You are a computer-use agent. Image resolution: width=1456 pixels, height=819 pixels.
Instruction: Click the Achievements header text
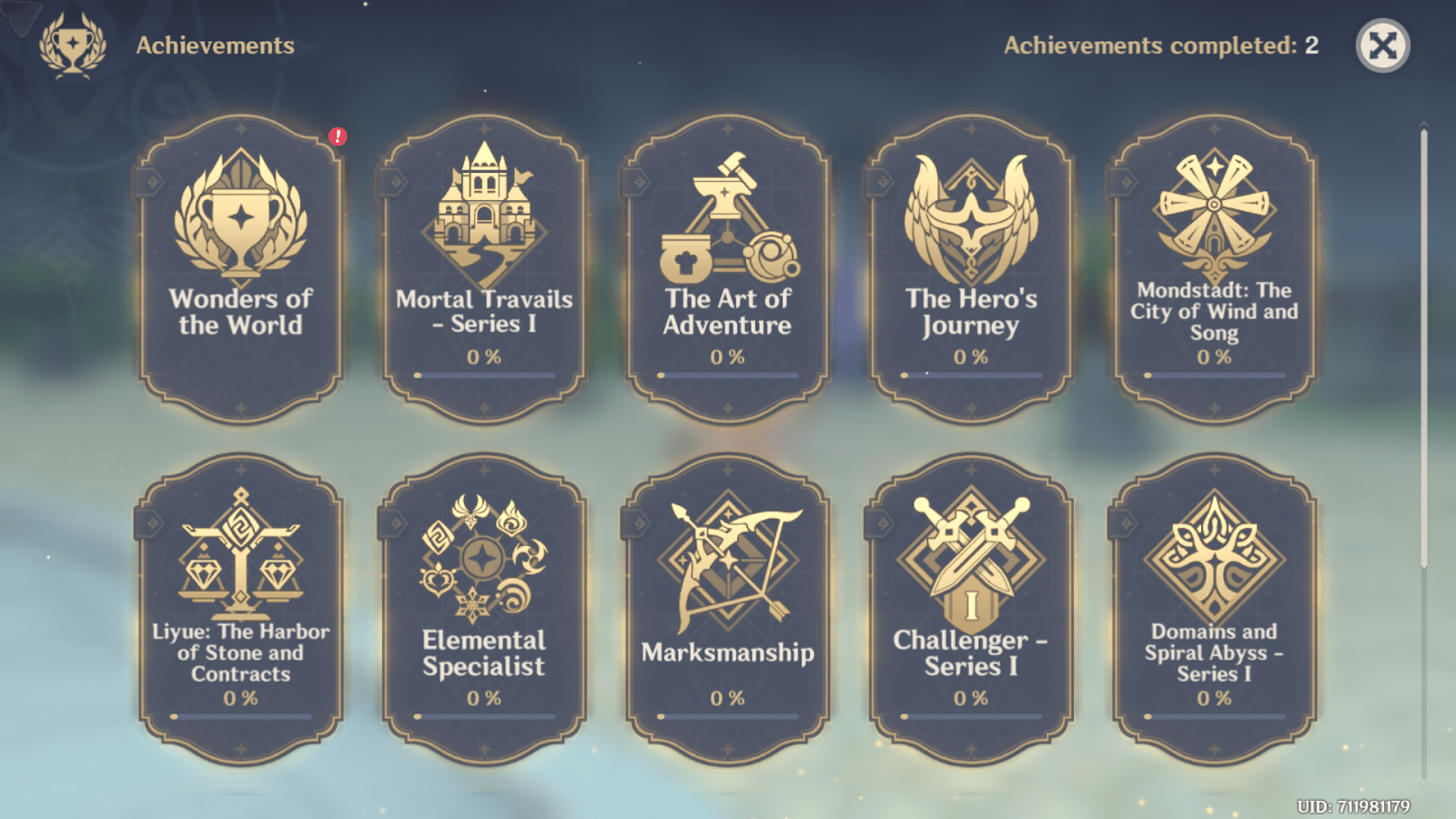pyautogui.click(x=215, y=45)
